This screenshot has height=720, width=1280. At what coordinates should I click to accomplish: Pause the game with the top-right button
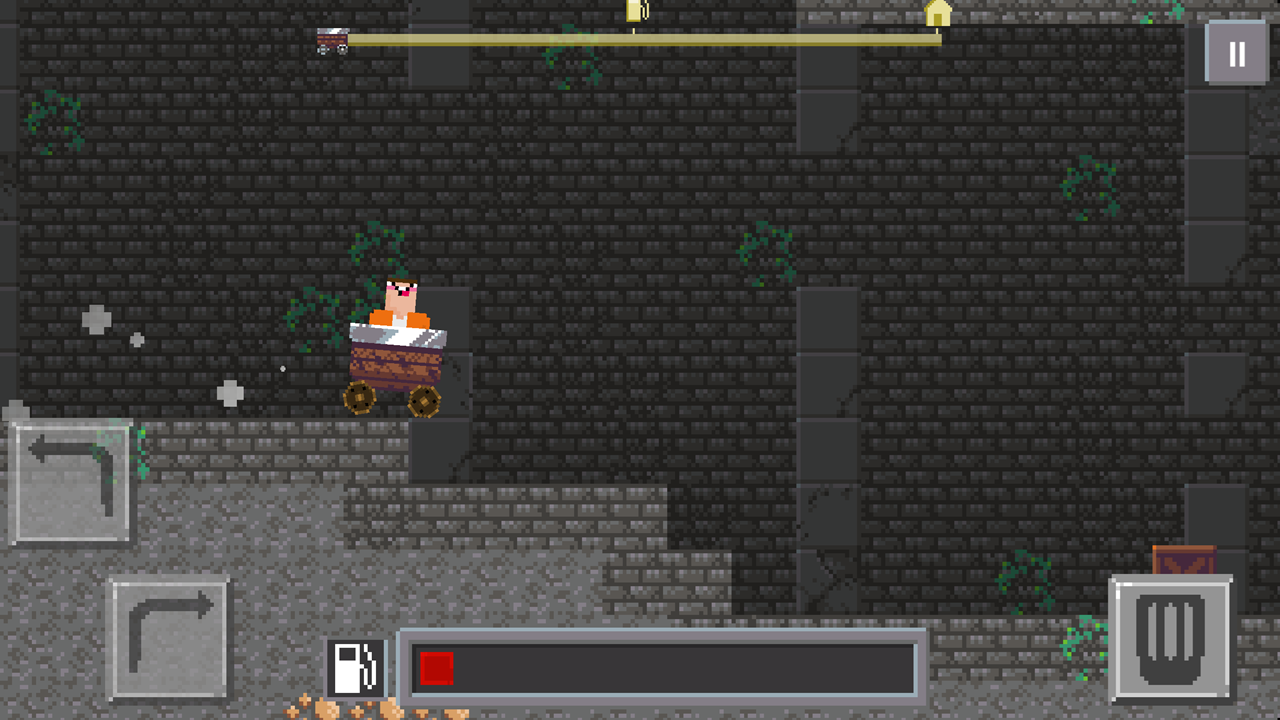1236,52
